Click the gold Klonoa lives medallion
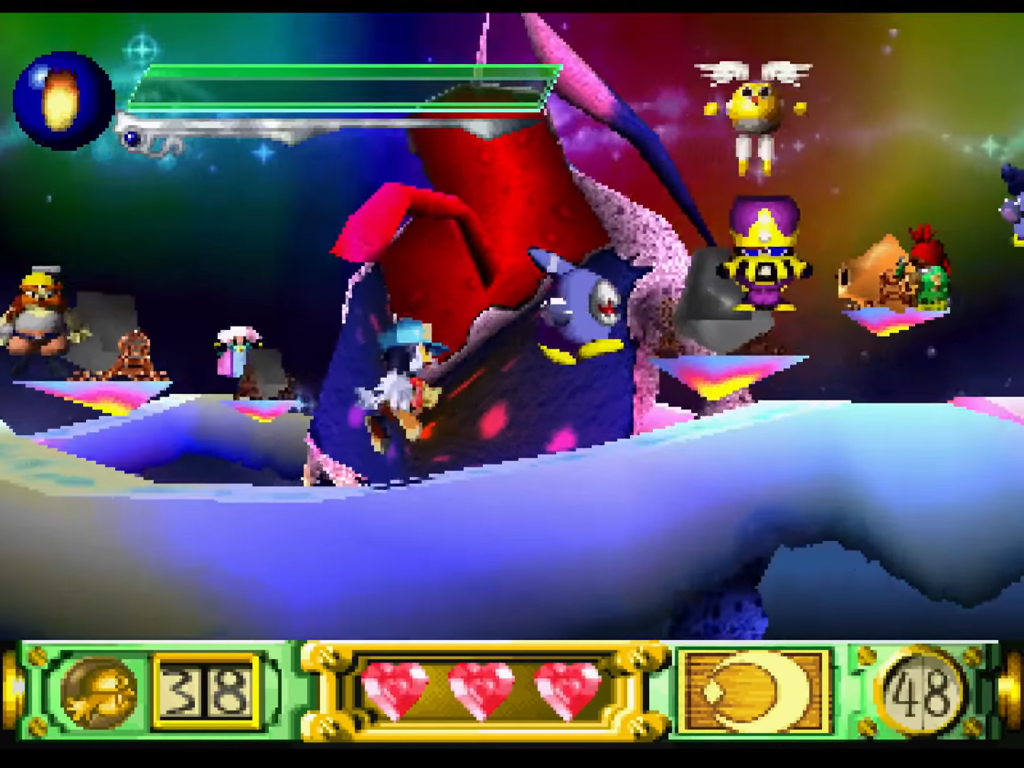Image resolution: width=1024 pixels, height=768 pixels. coord(99,692)
